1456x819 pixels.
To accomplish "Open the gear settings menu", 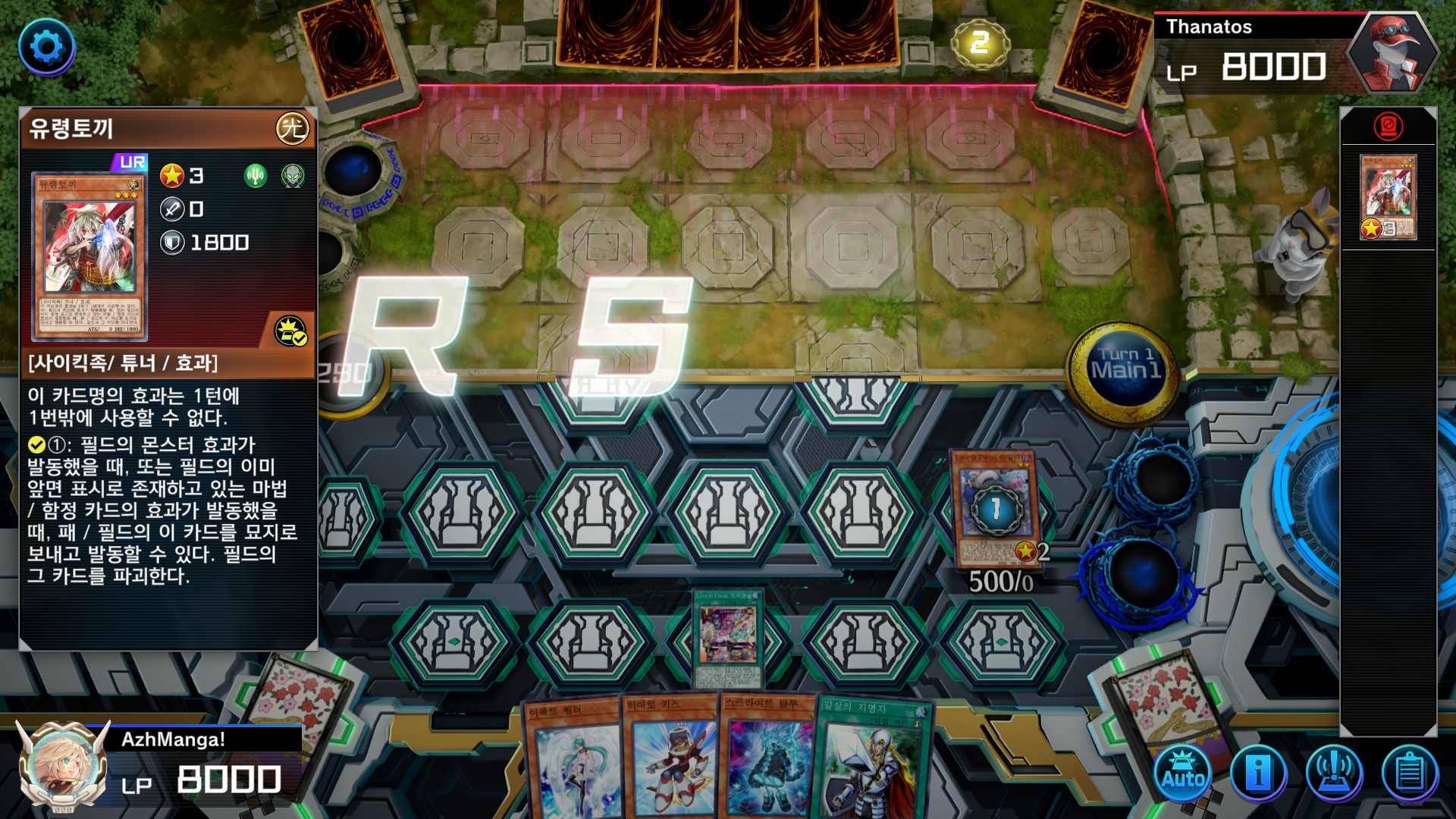I will [47, 47].
